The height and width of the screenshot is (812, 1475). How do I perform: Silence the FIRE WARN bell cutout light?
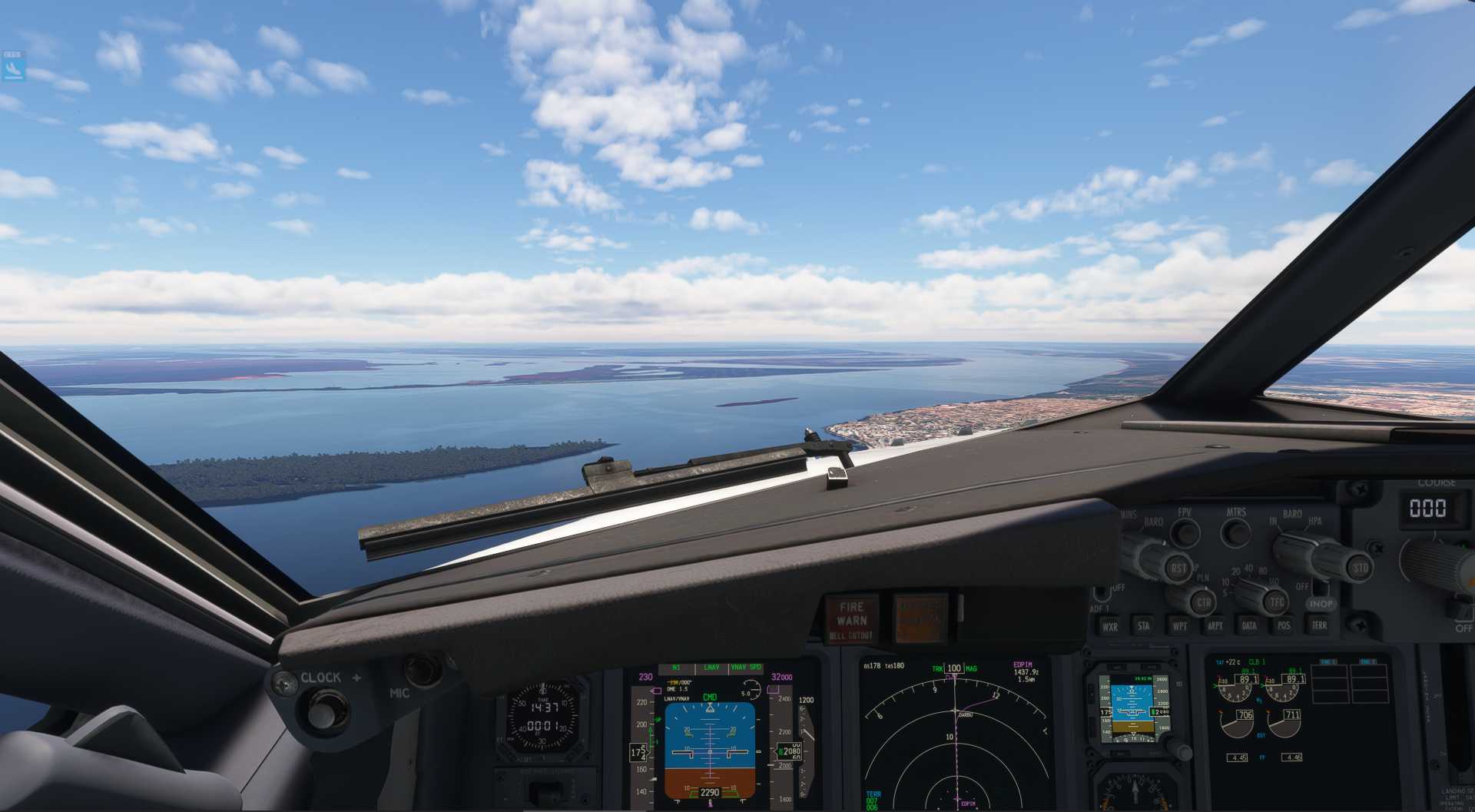[851, 619]
